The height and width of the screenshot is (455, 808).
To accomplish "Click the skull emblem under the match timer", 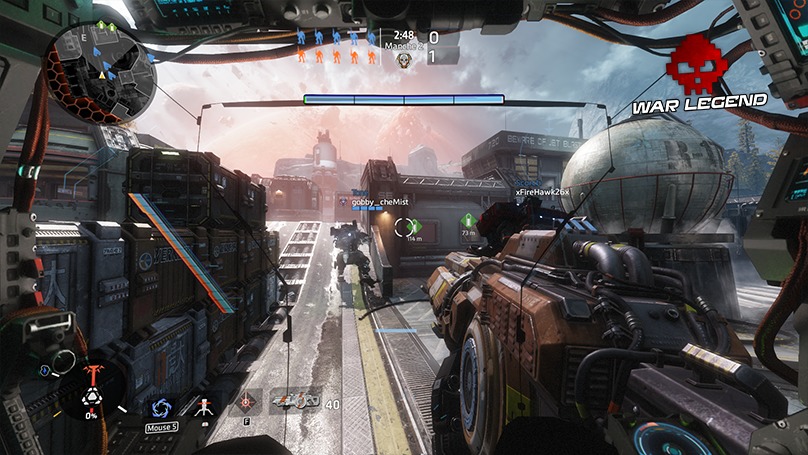I will point(403,60).
